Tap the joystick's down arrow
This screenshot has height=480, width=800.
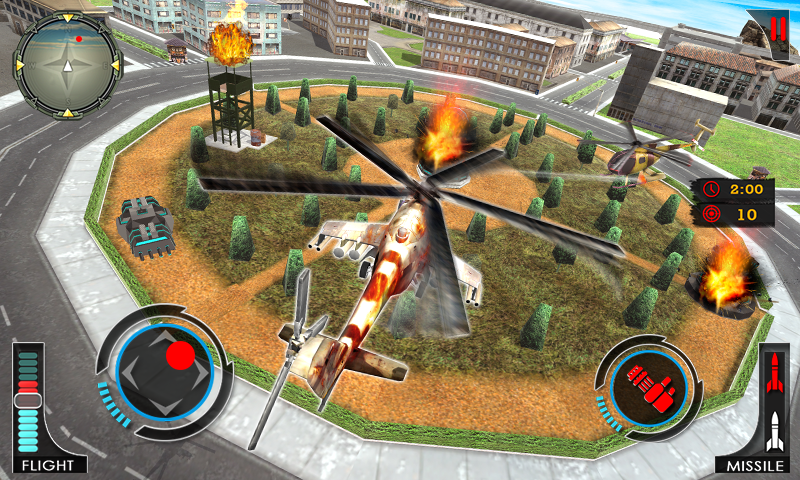pos(164,404)
